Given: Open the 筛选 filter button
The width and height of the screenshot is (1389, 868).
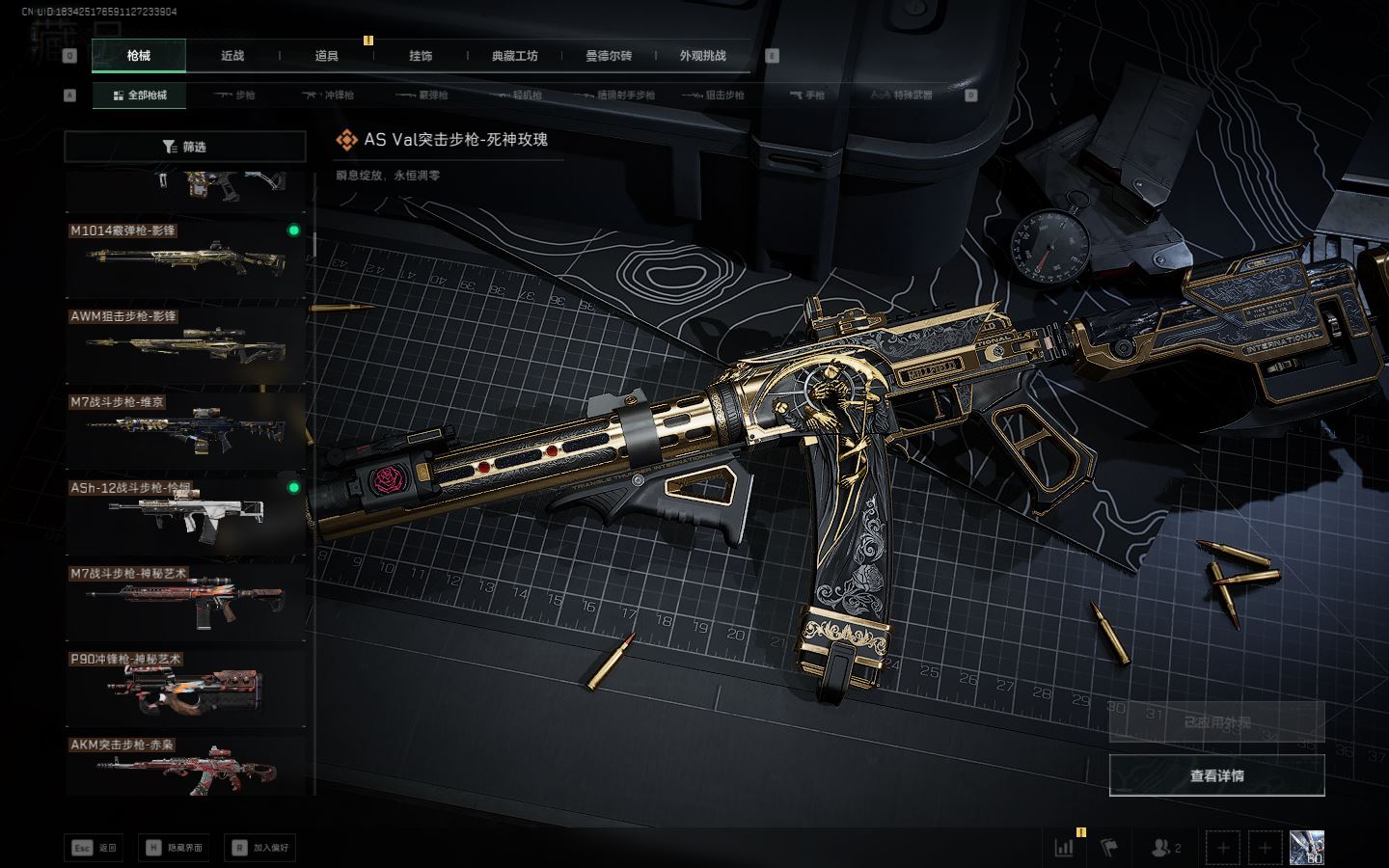Looking at the screenshot, I should point(184,147).
